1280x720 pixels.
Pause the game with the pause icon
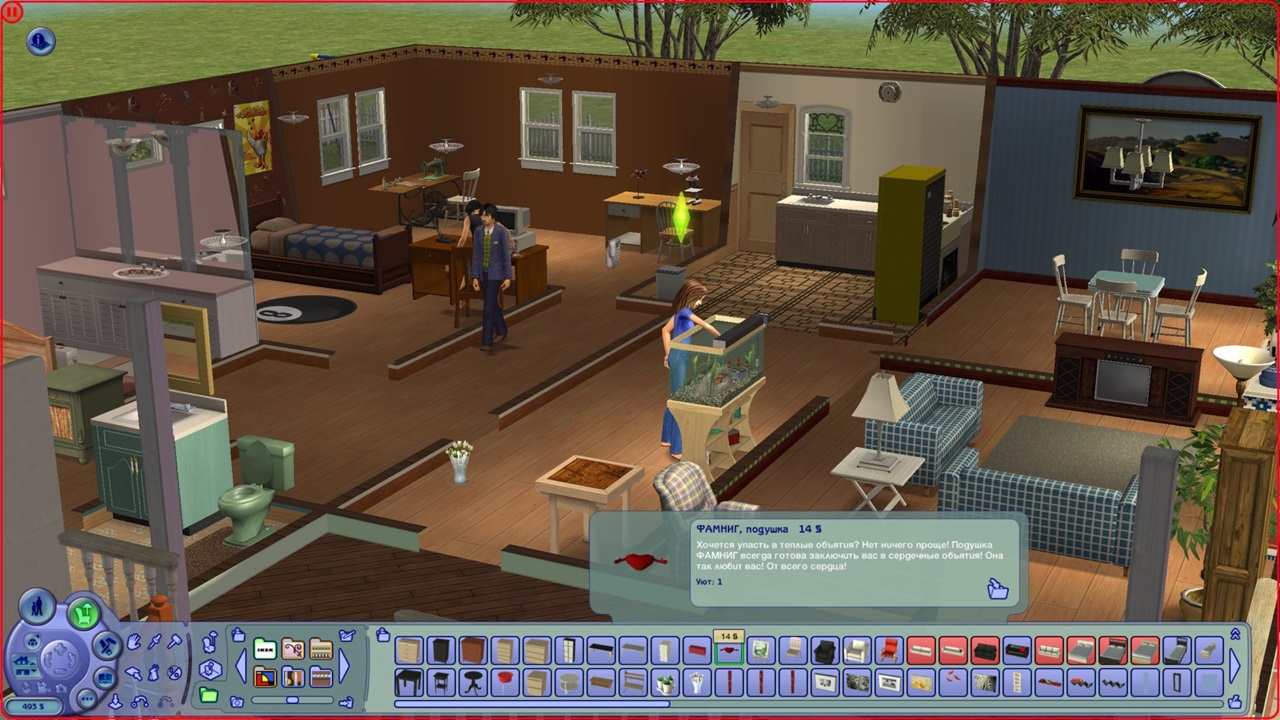pos(11,11)
